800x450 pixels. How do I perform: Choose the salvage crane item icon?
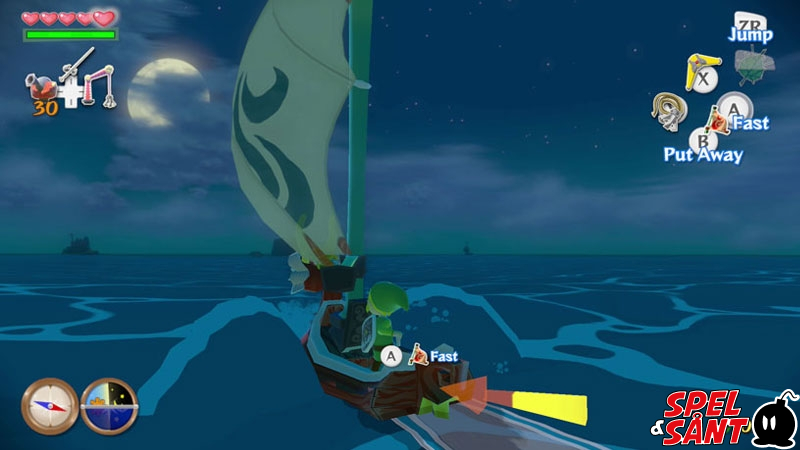click(x=101, y=84)
